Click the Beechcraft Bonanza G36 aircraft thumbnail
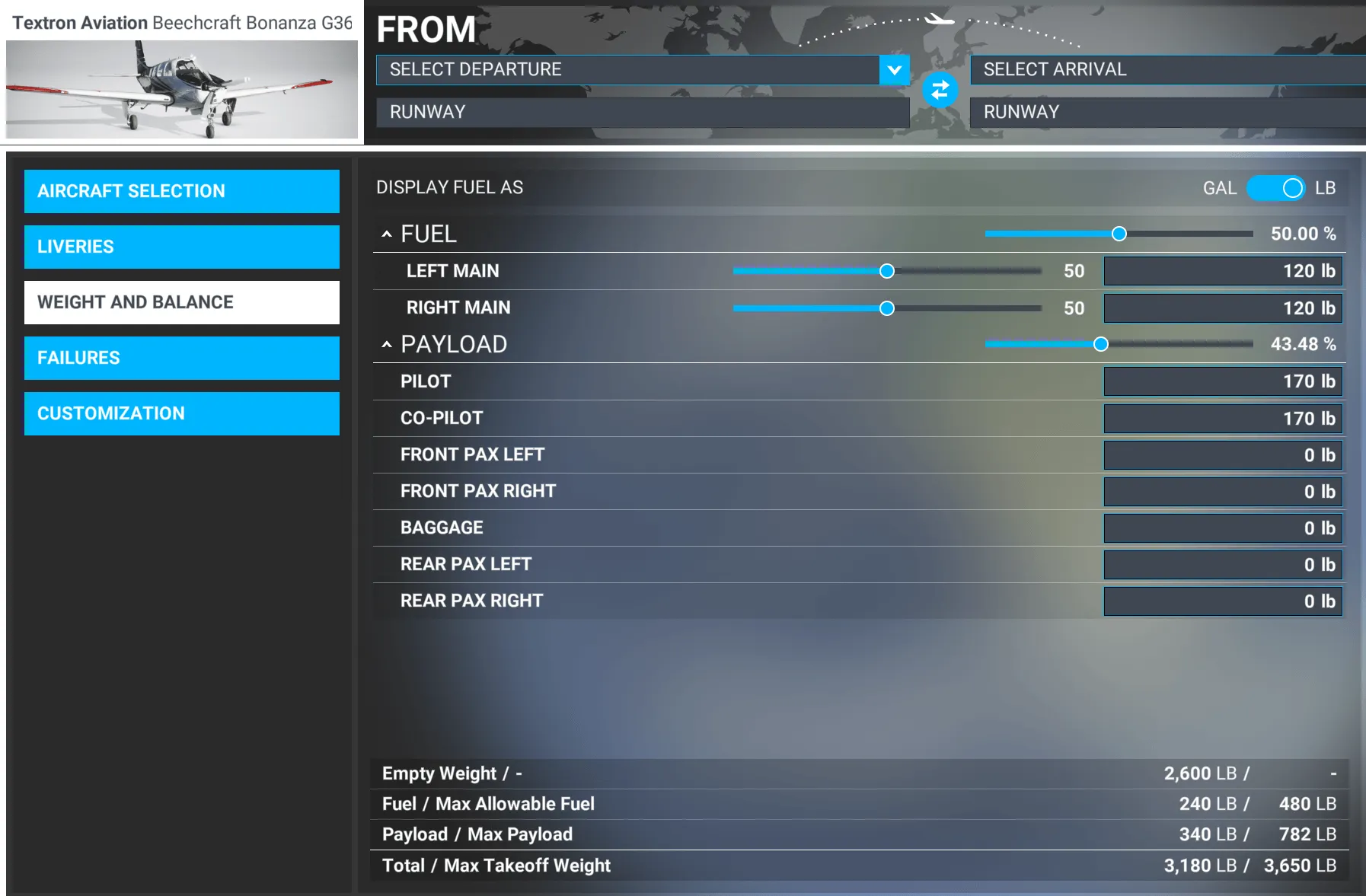 point(182,89)
